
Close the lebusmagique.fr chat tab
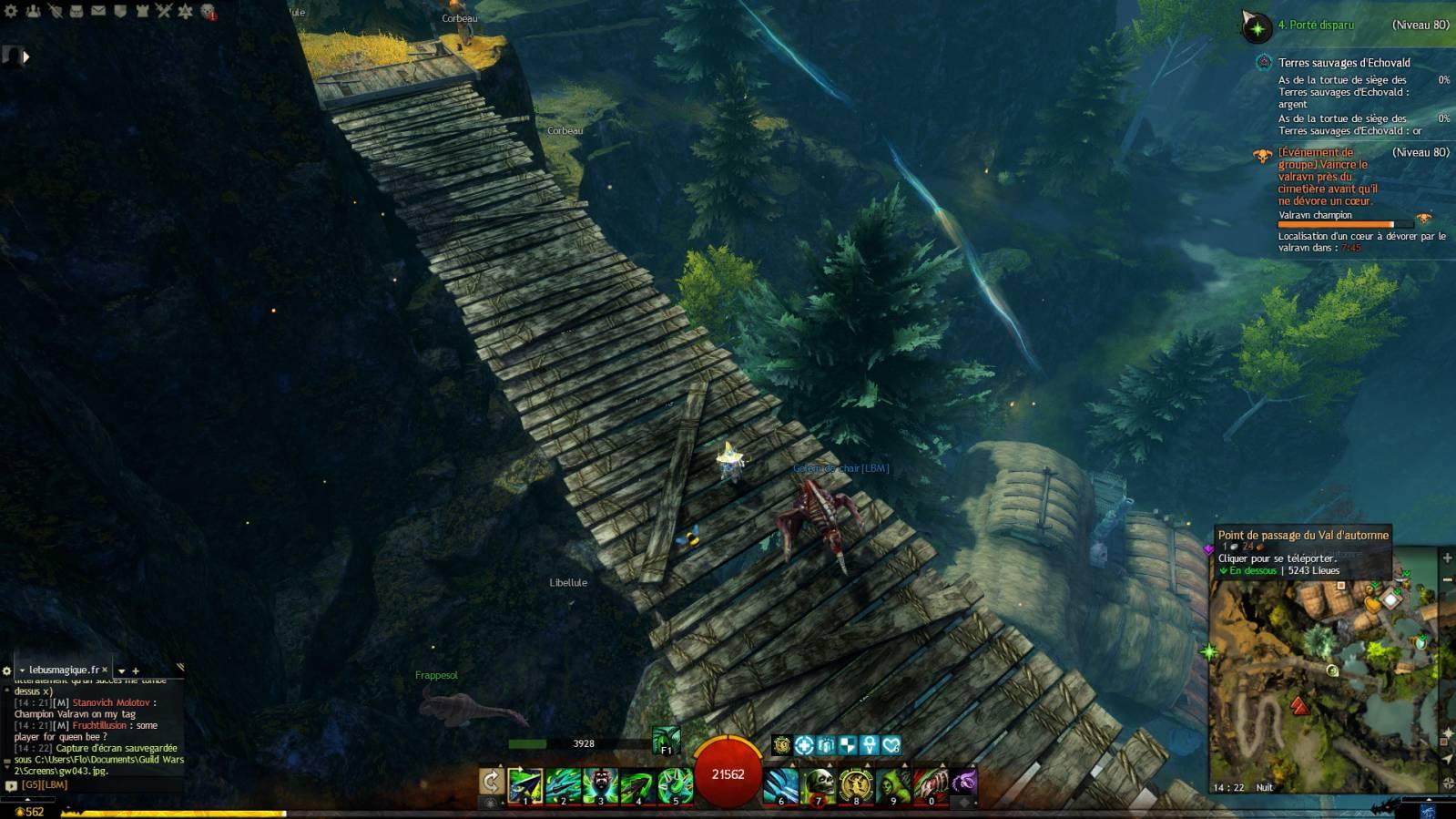[105, 670]
